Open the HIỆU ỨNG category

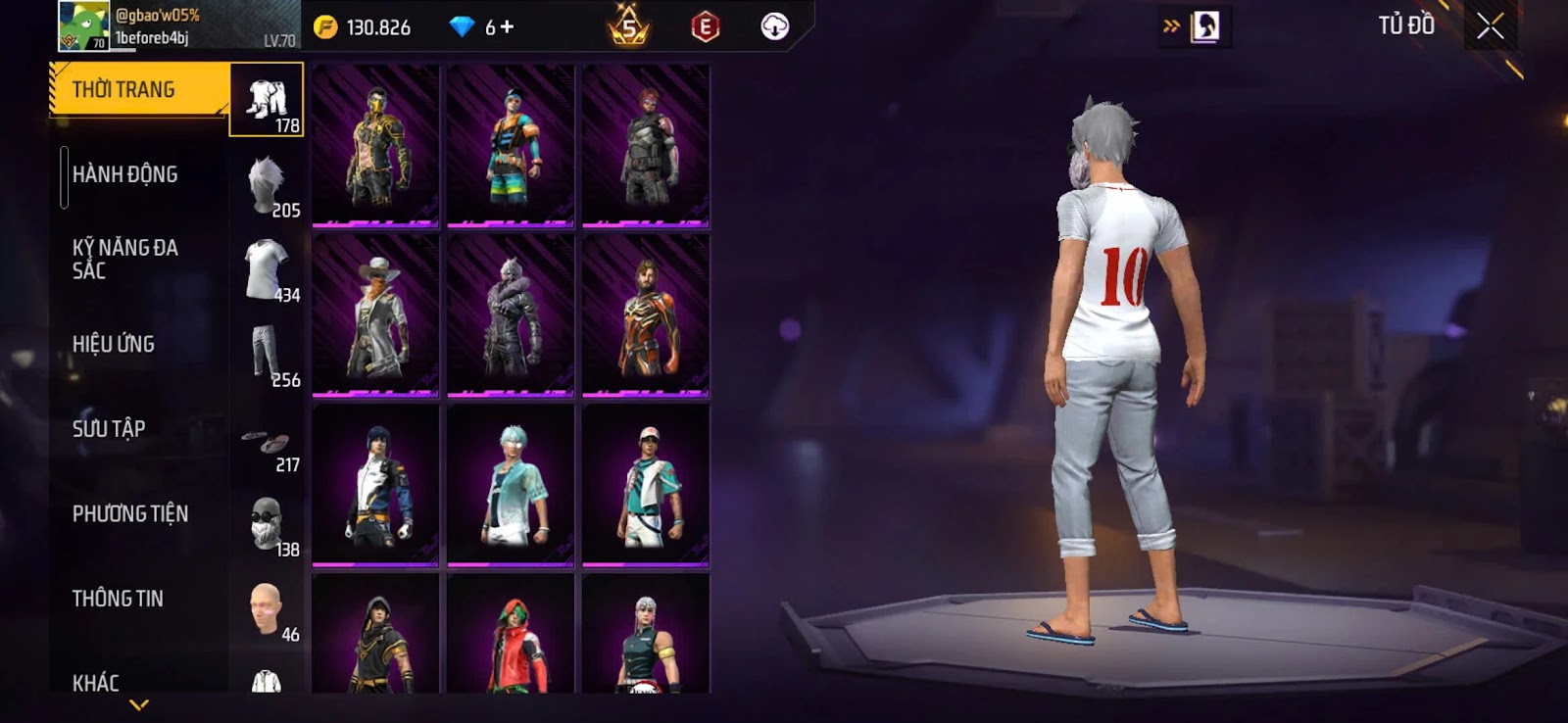[114, 344]
